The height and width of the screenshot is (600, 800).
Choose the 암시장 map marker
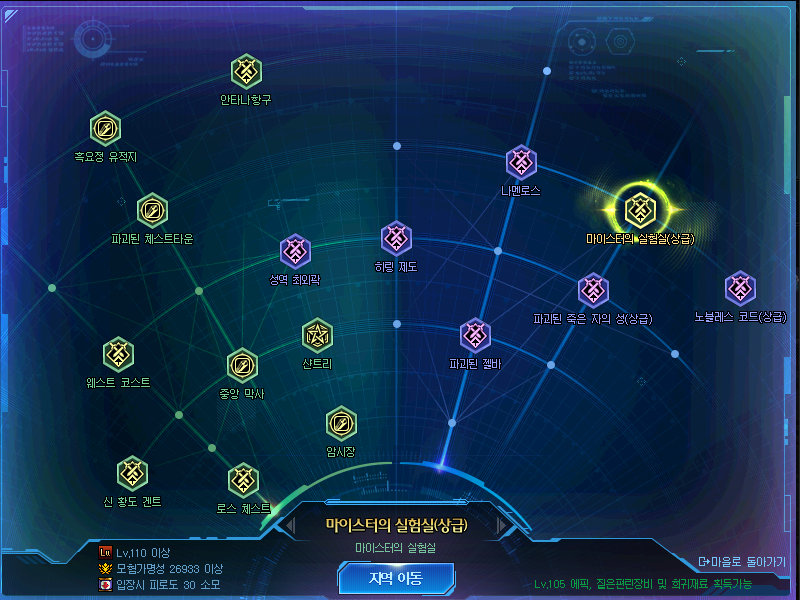[x=341, y=423]
